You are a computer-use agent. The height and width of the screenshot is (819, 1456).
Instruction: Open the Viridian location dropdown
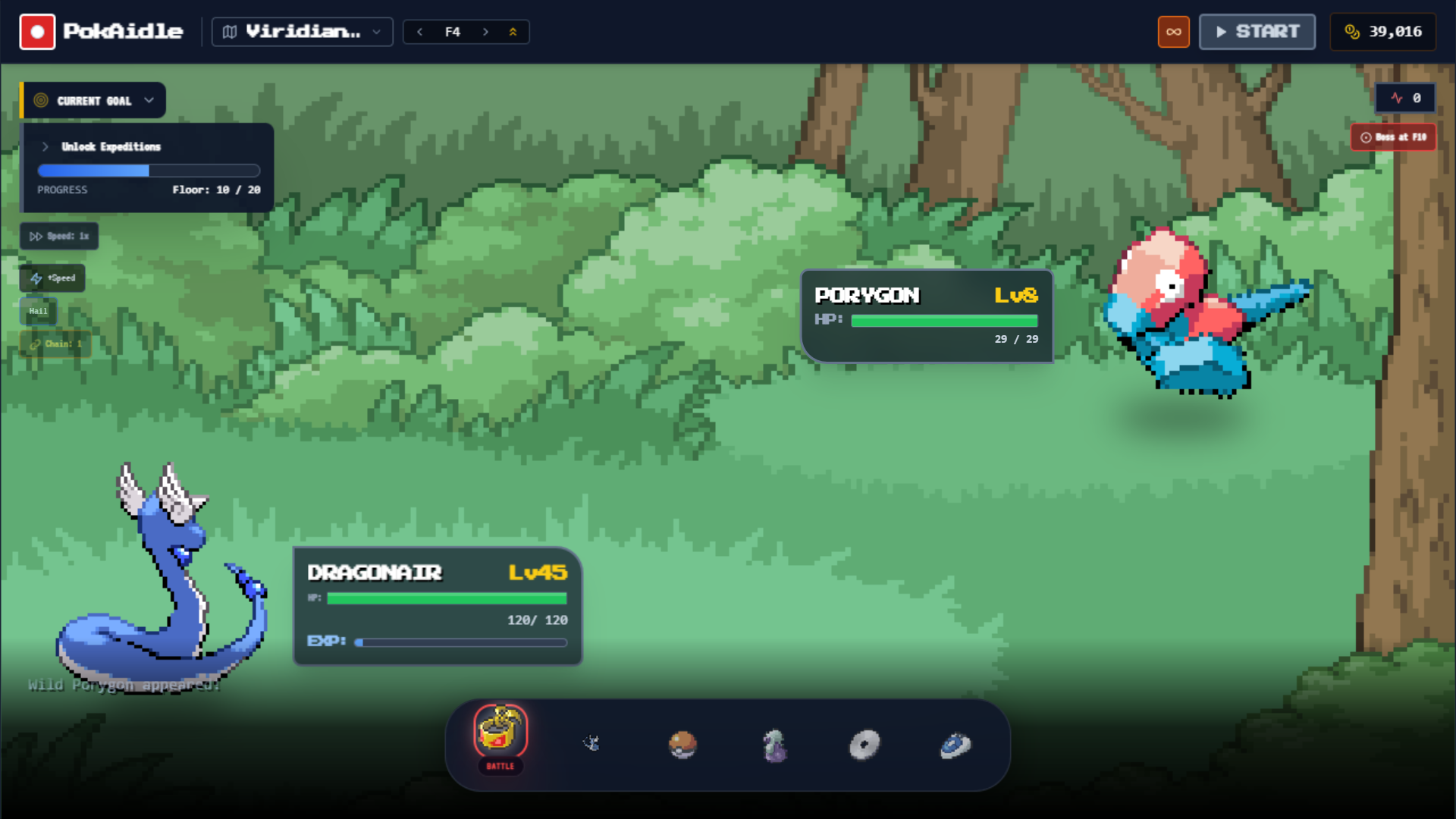coord(302,32)
